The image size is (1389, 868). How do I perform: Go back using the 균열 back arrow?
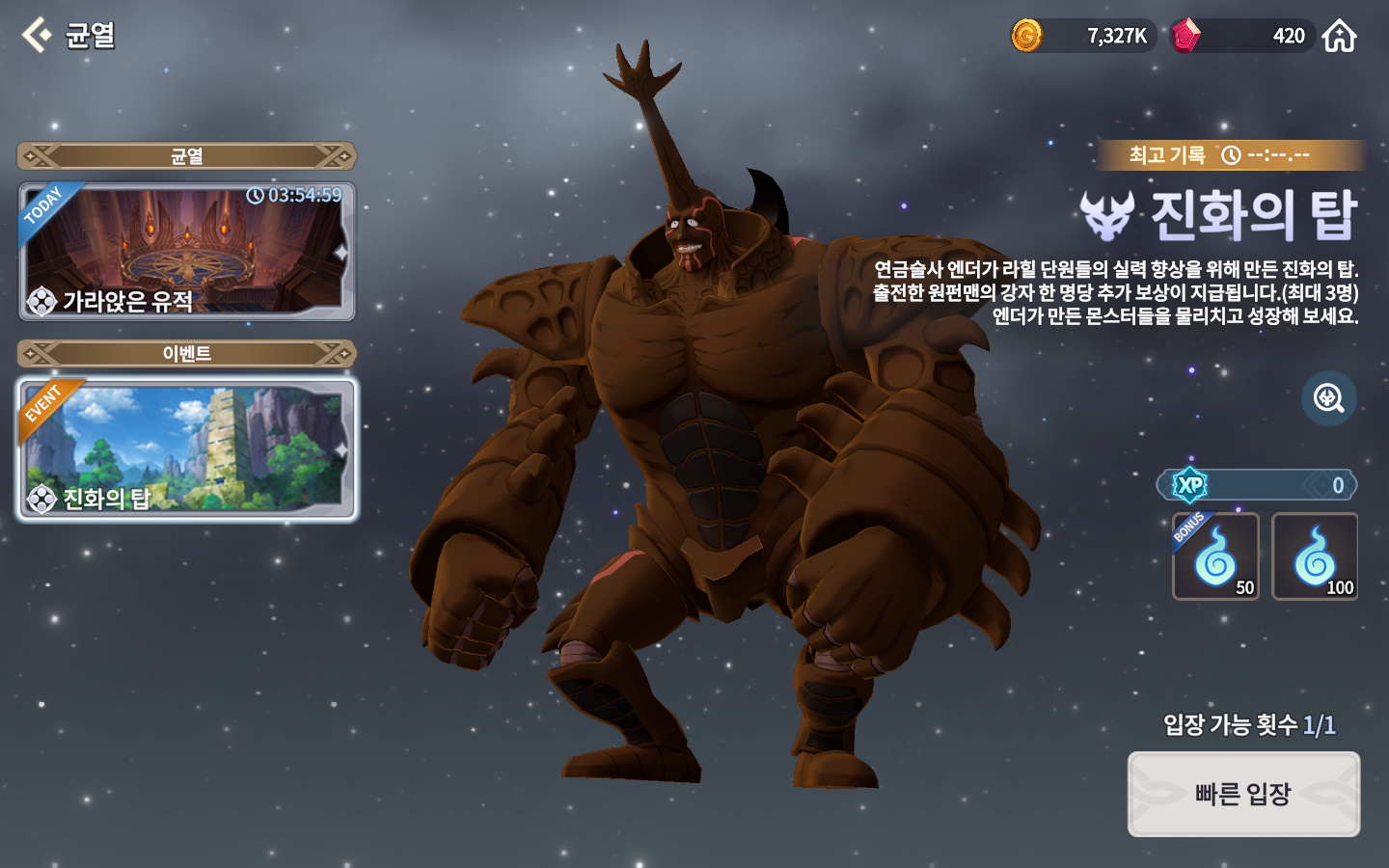click(38, 36)
